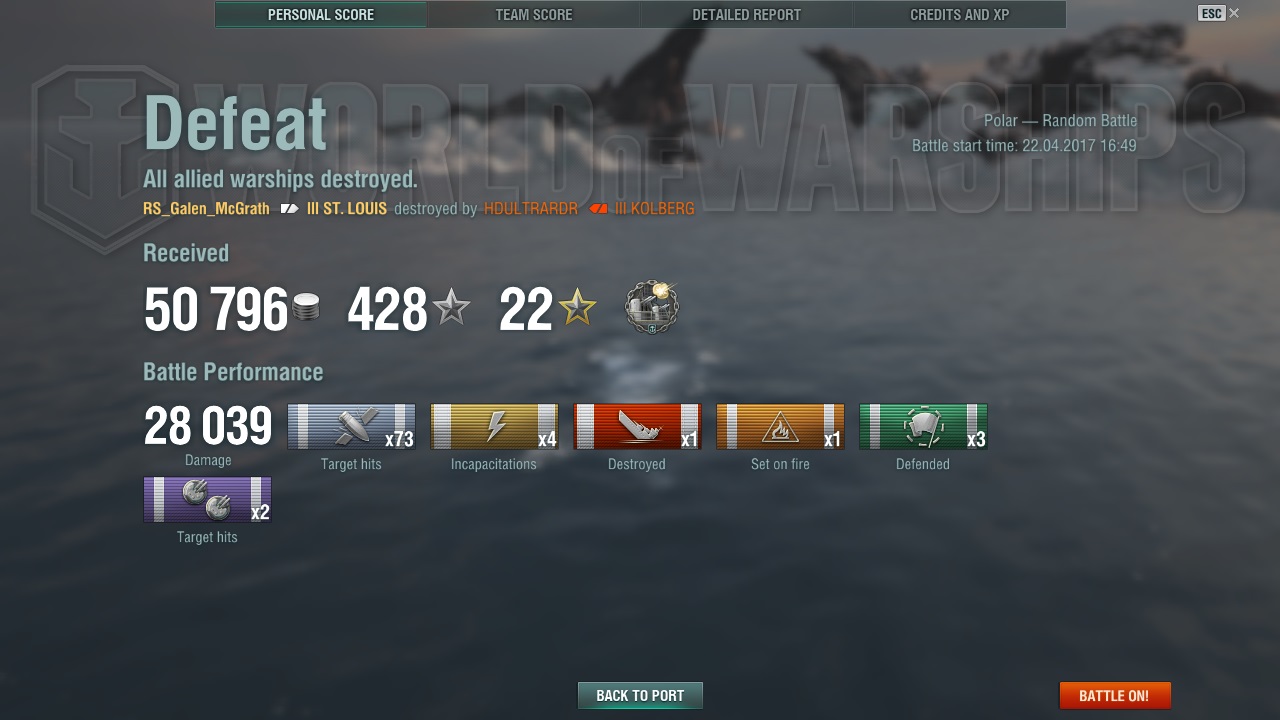Click the gray Target hits x73 ribbon
Image resolution: width=1280 pixels, height=720 pixels.
pos(351,427)
